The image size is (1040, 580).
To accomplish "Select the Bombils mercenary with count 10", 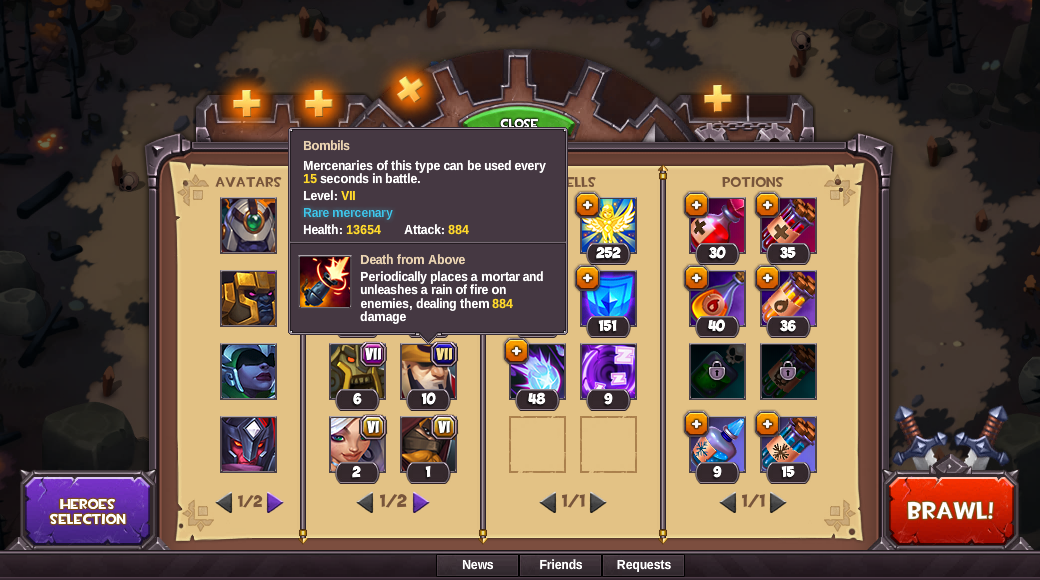I will (x=428, y=371).
